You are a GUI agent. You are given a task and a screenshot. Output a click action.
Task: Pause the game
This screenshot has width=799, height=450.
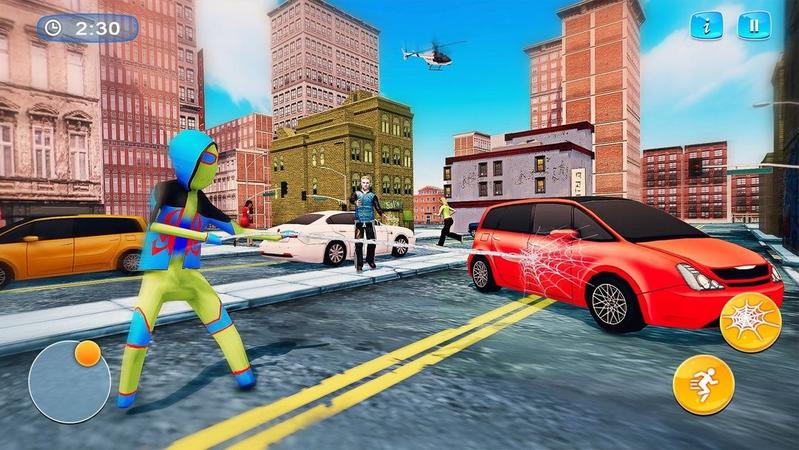pyautogui.click(x=754, y=26)
